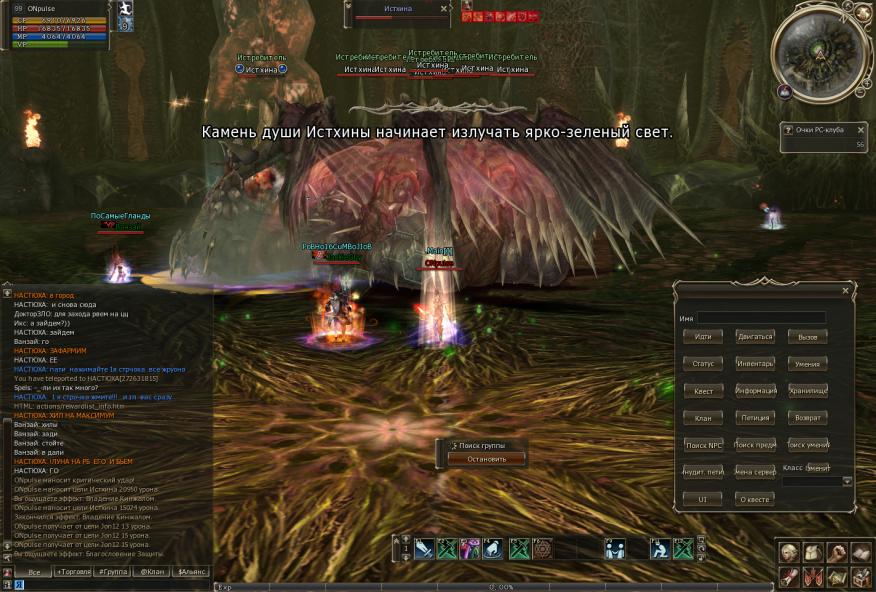The width and height of the screenshot is (876, 592).
Task: Use the handshake skill on the hotbar
Action: 613,549
